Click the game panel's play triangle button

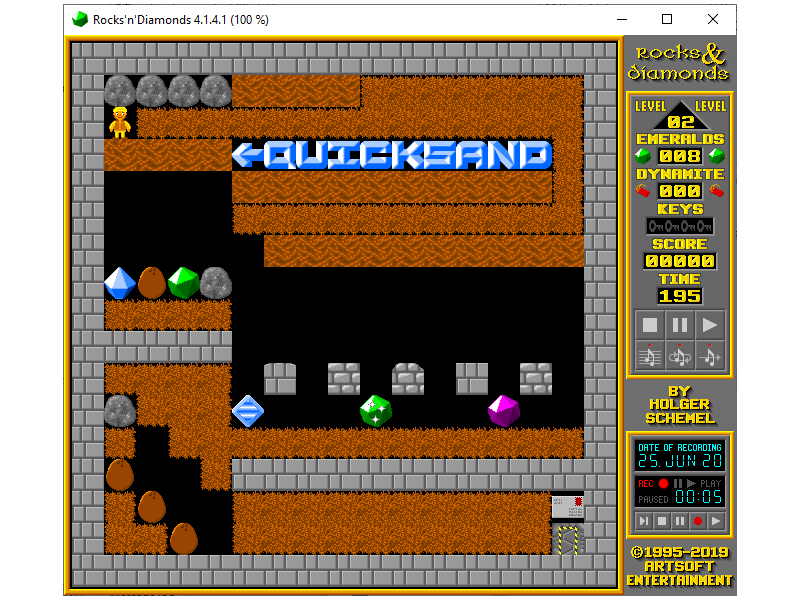point(710,325)
